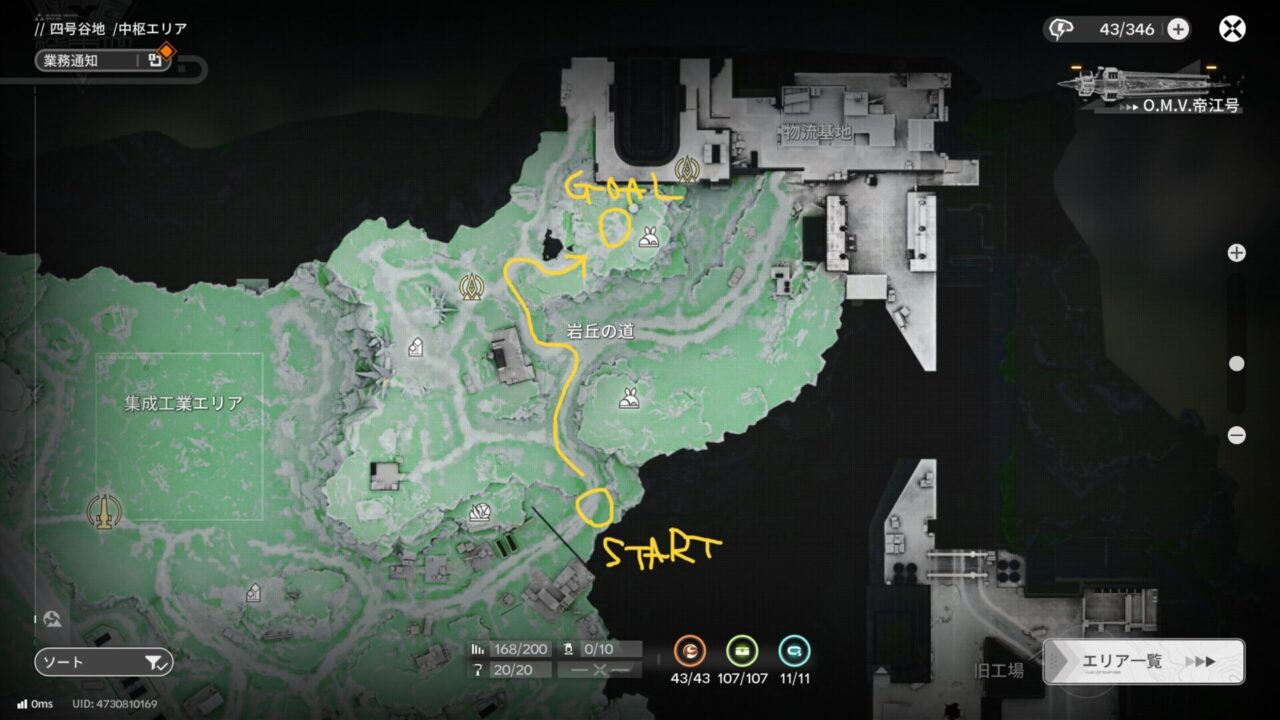This screenshot has height=720, width=1280.
Task: Click the rabbit marker next to GOAL
Action: point(649,238)
